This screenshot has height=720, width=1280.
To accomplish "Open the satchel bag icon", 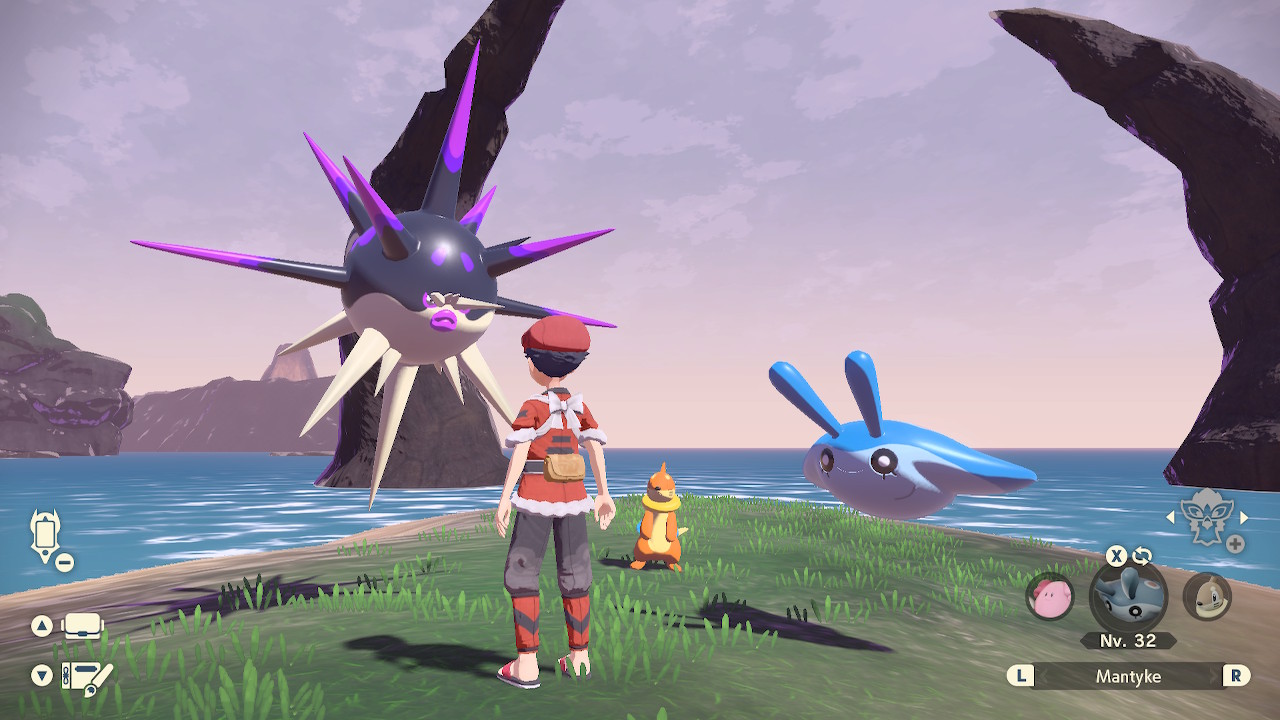I will pos(84,627).
